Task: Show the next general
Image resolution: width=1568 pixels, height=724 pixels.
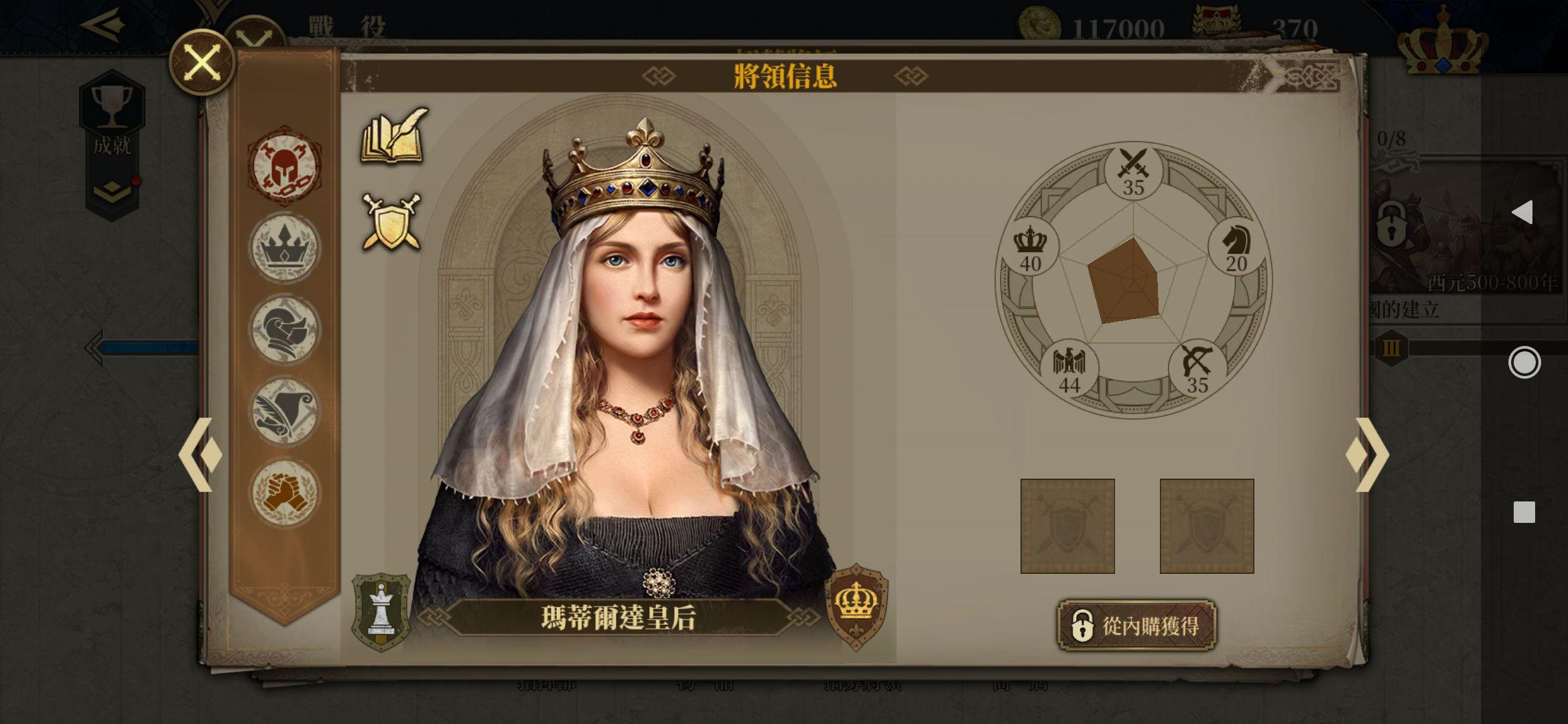Action: click(1367, 455)
